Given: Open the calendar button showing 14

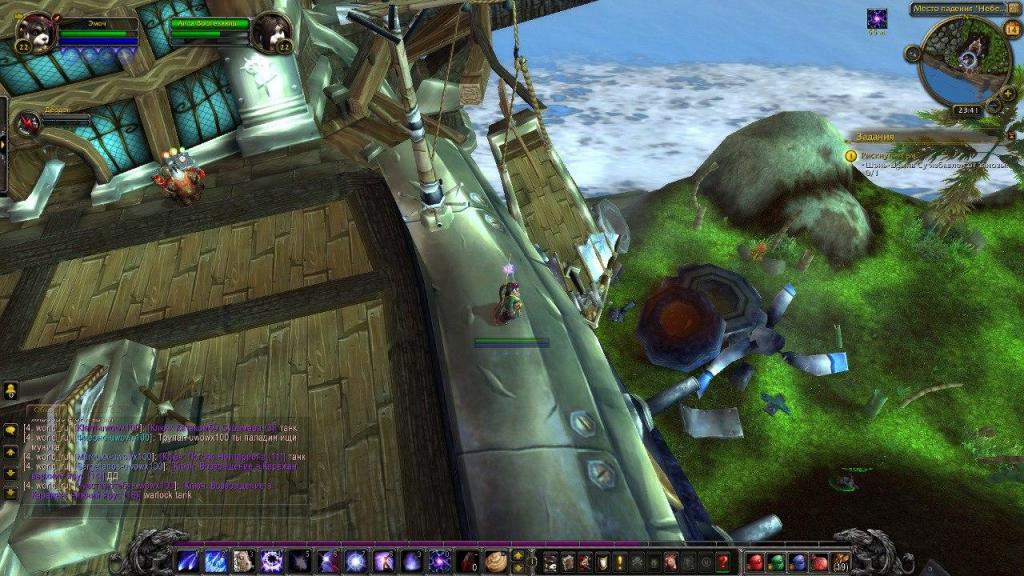Looking at the screenshot, I should 1012,28.
